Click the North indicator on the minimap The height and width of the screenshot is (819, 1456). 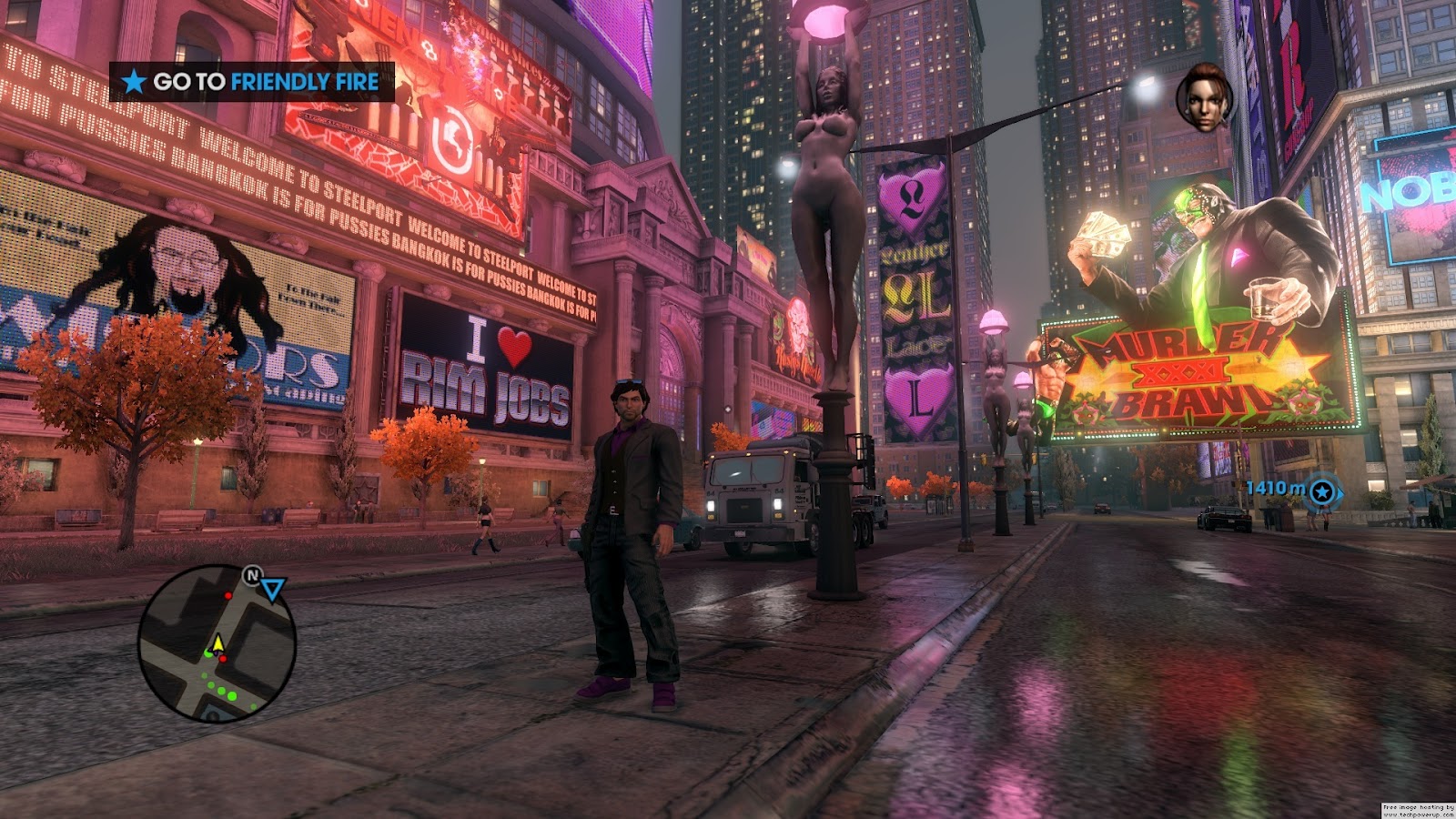[252, 575]
